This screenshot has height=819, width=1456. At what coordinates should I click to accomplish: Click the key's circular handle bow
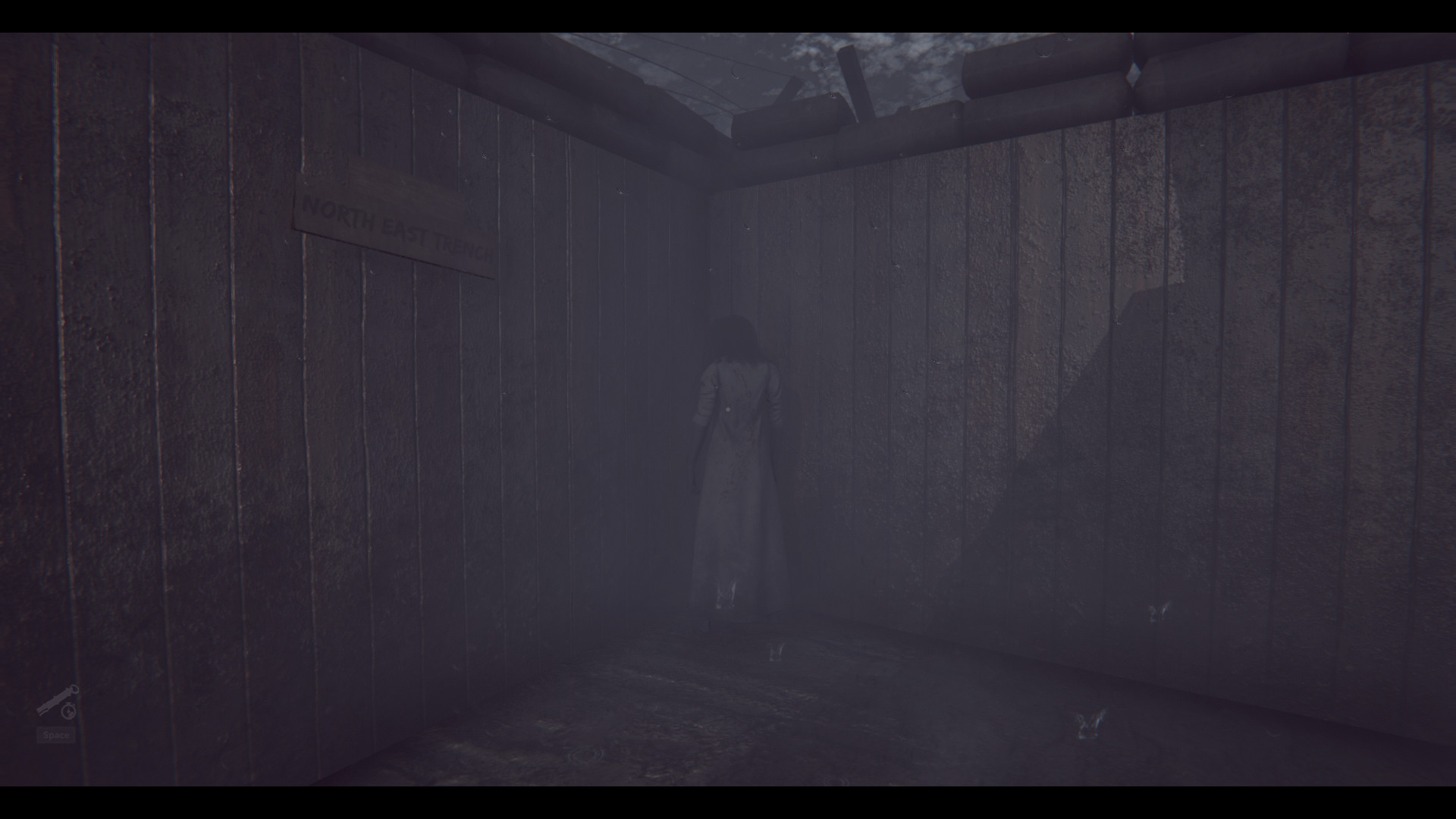(x=75, y=689)
